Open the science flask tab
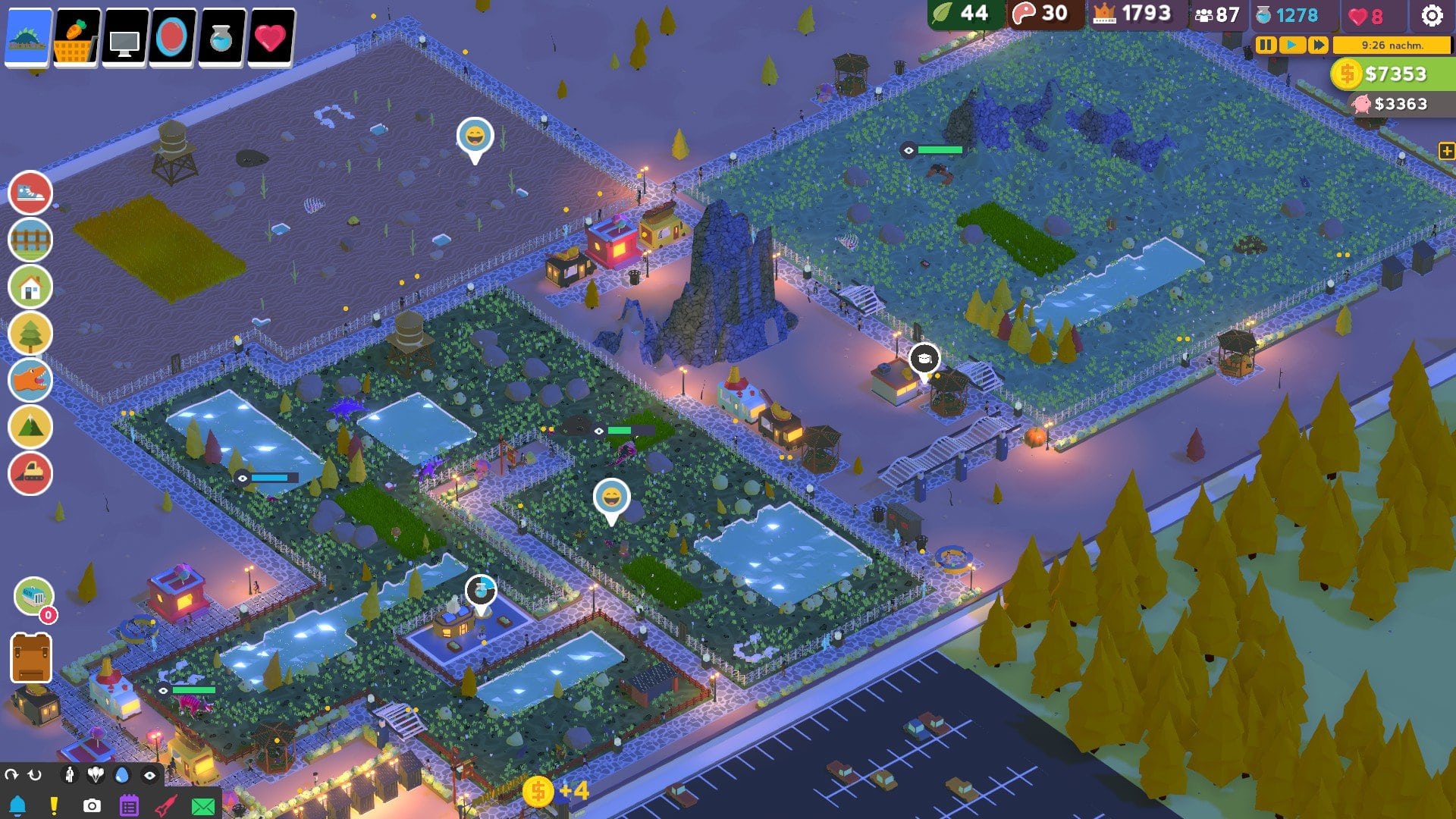Viewport: 1456px width, 819px height. (221, 36)
